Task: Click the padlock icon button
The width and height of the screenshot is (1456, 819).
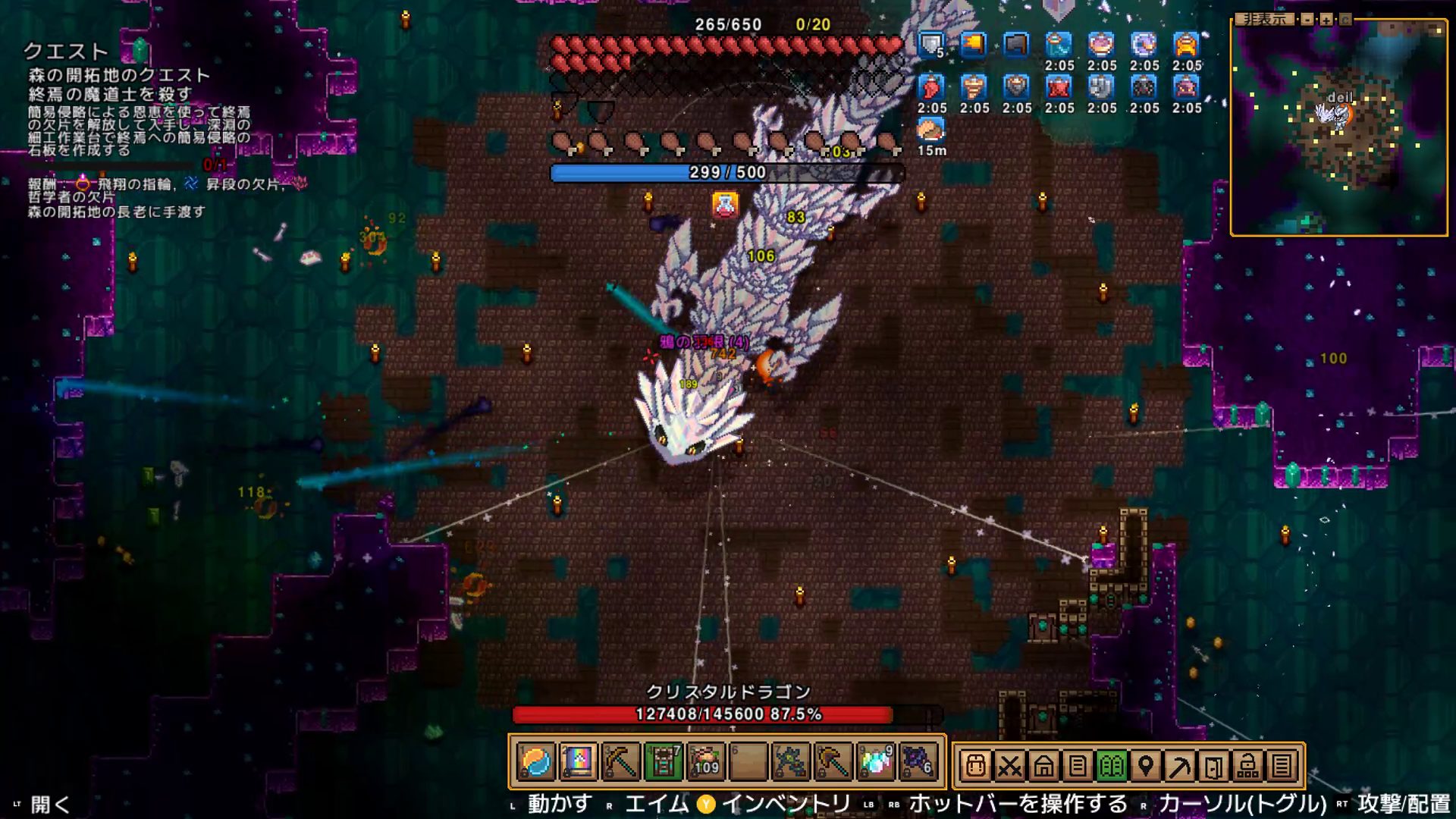Action: tap(1247, 766)
